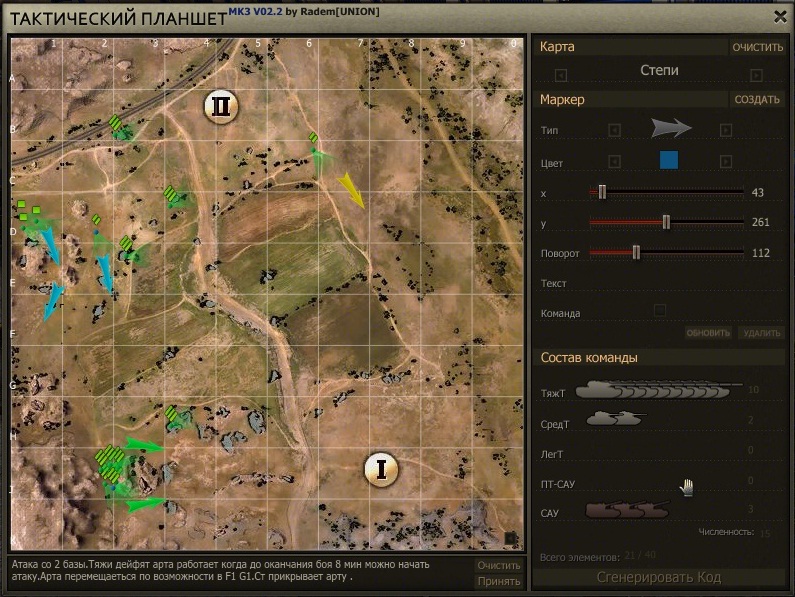Update the marker with ОБНОВИТЬ
This screenshot has height=597, width=795.
pos(708,333)
